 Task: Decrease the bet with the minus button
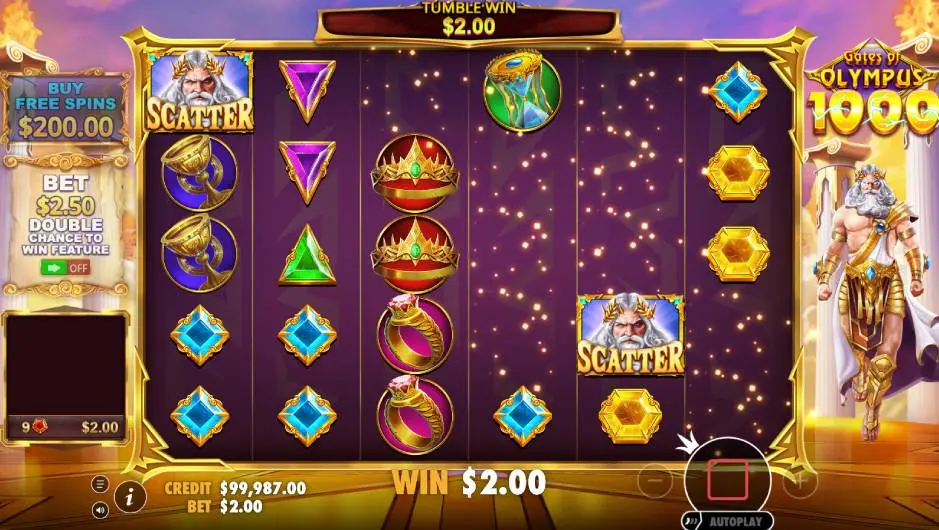tap(654, 480)
